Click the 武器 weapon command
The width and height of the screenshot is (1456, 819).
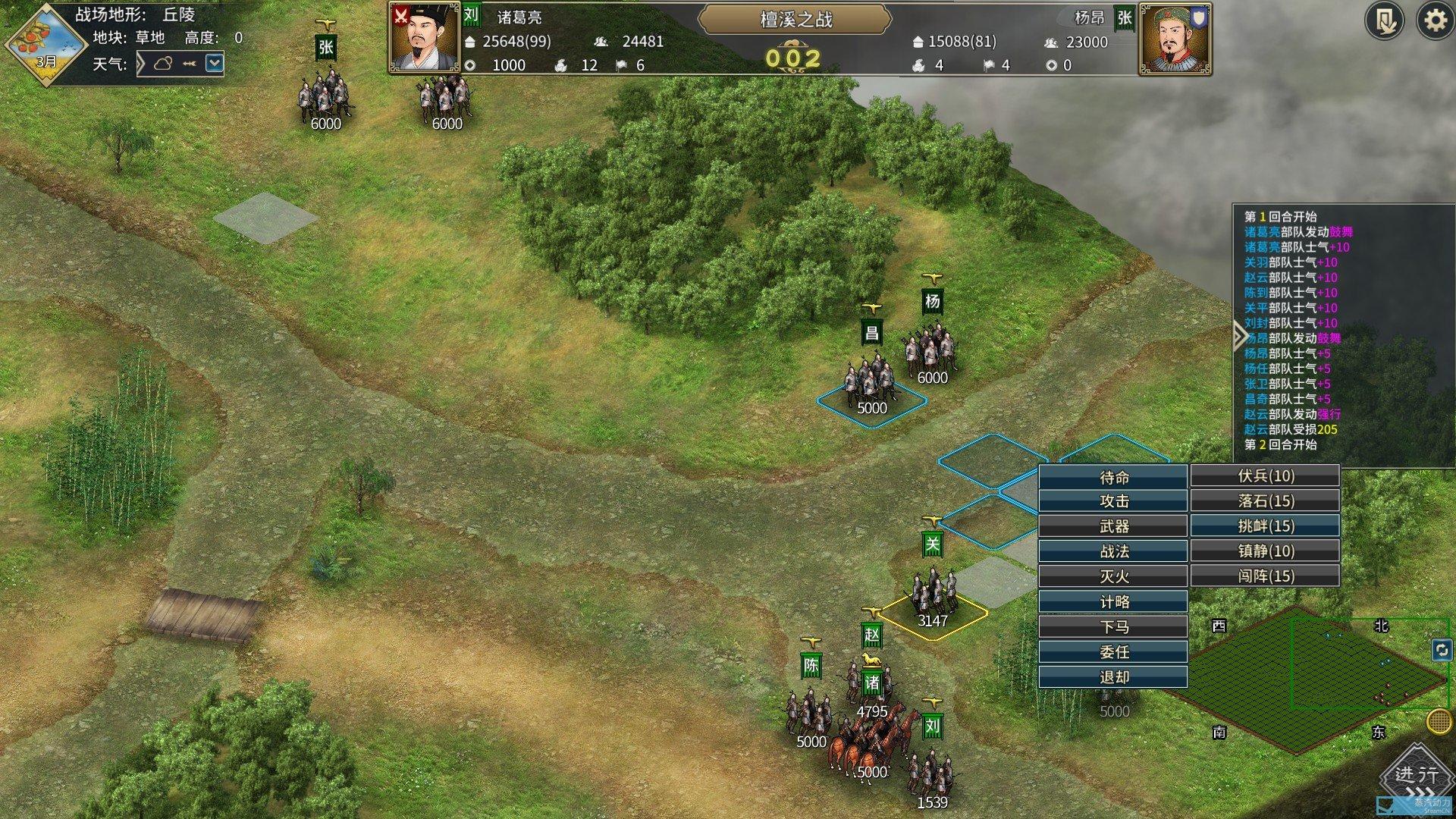tap(1112, 526)
